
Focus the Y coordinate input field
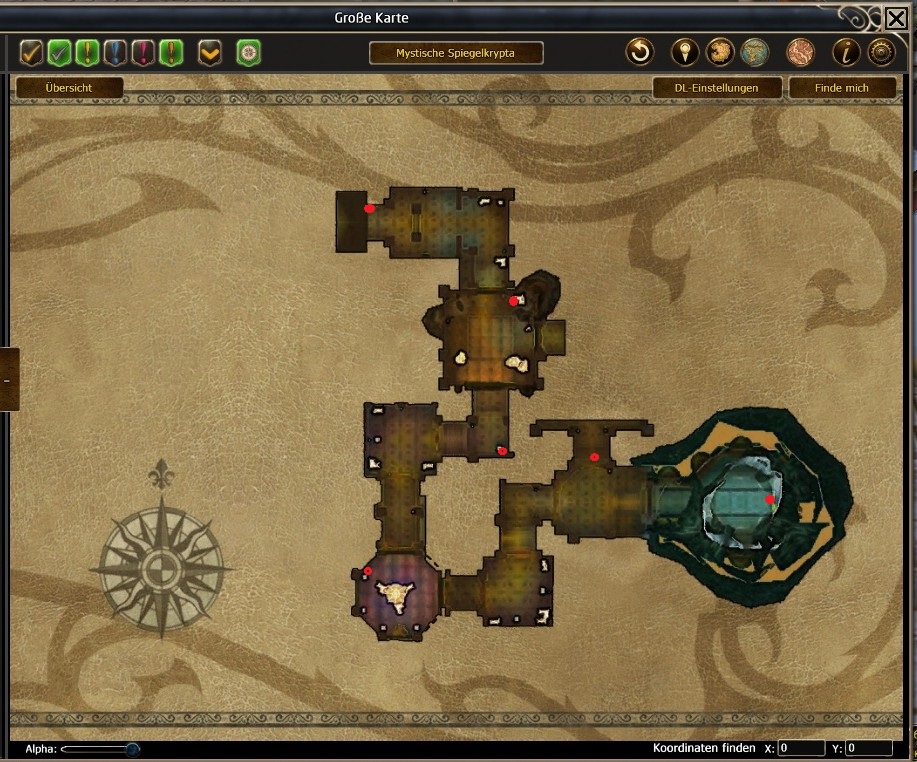(x=868, y=748)
